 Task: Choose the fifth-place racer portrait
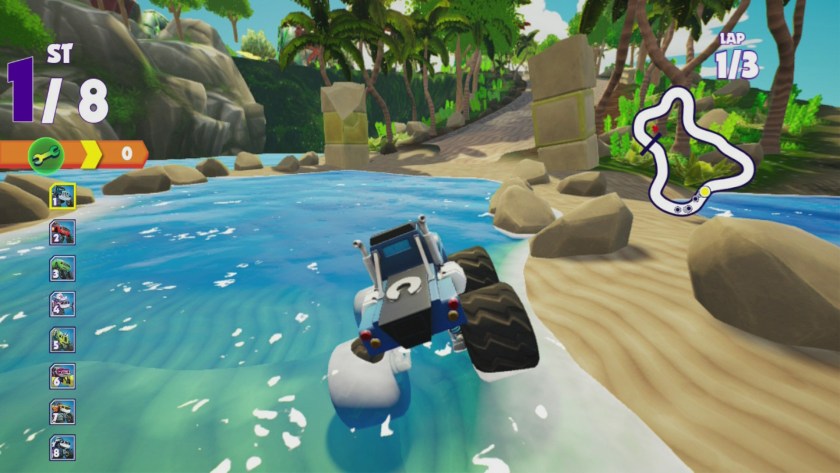pyautogui.click(x=63, y=340)
